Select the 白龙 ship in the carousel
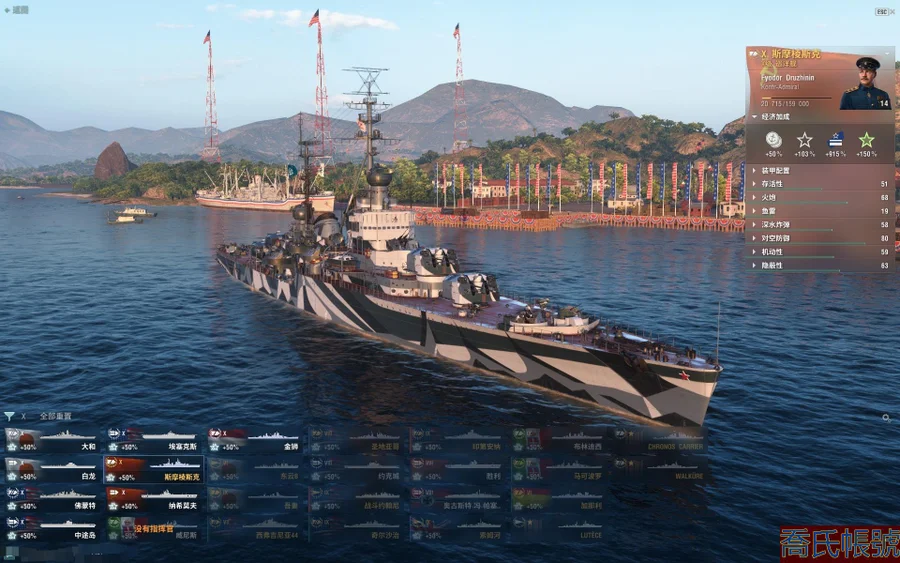This screenshot has width=900, height=563. click(52, 470)
